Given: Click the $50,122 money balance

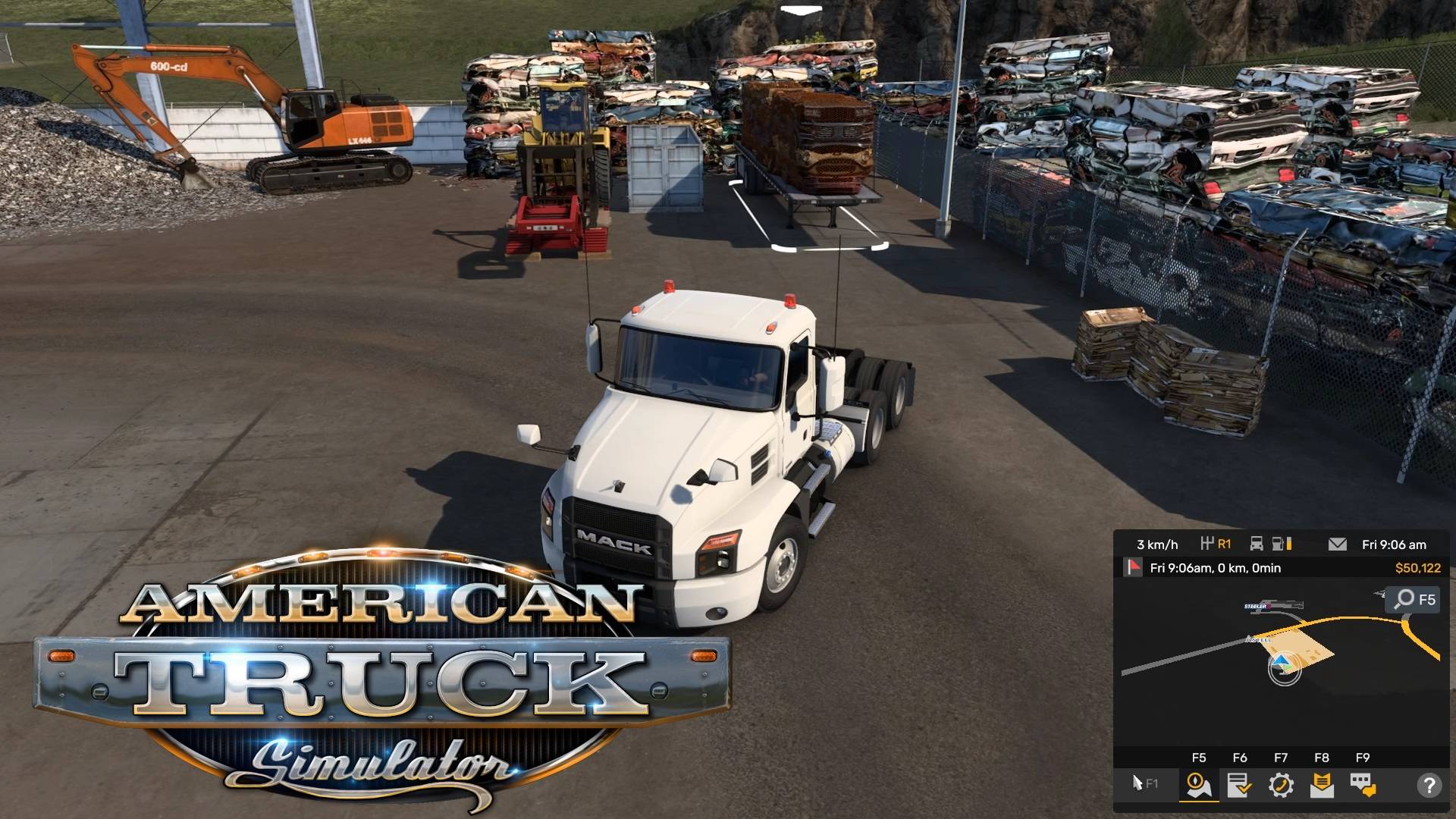Looking at the screenshot, I should [x=1417, y=566].
